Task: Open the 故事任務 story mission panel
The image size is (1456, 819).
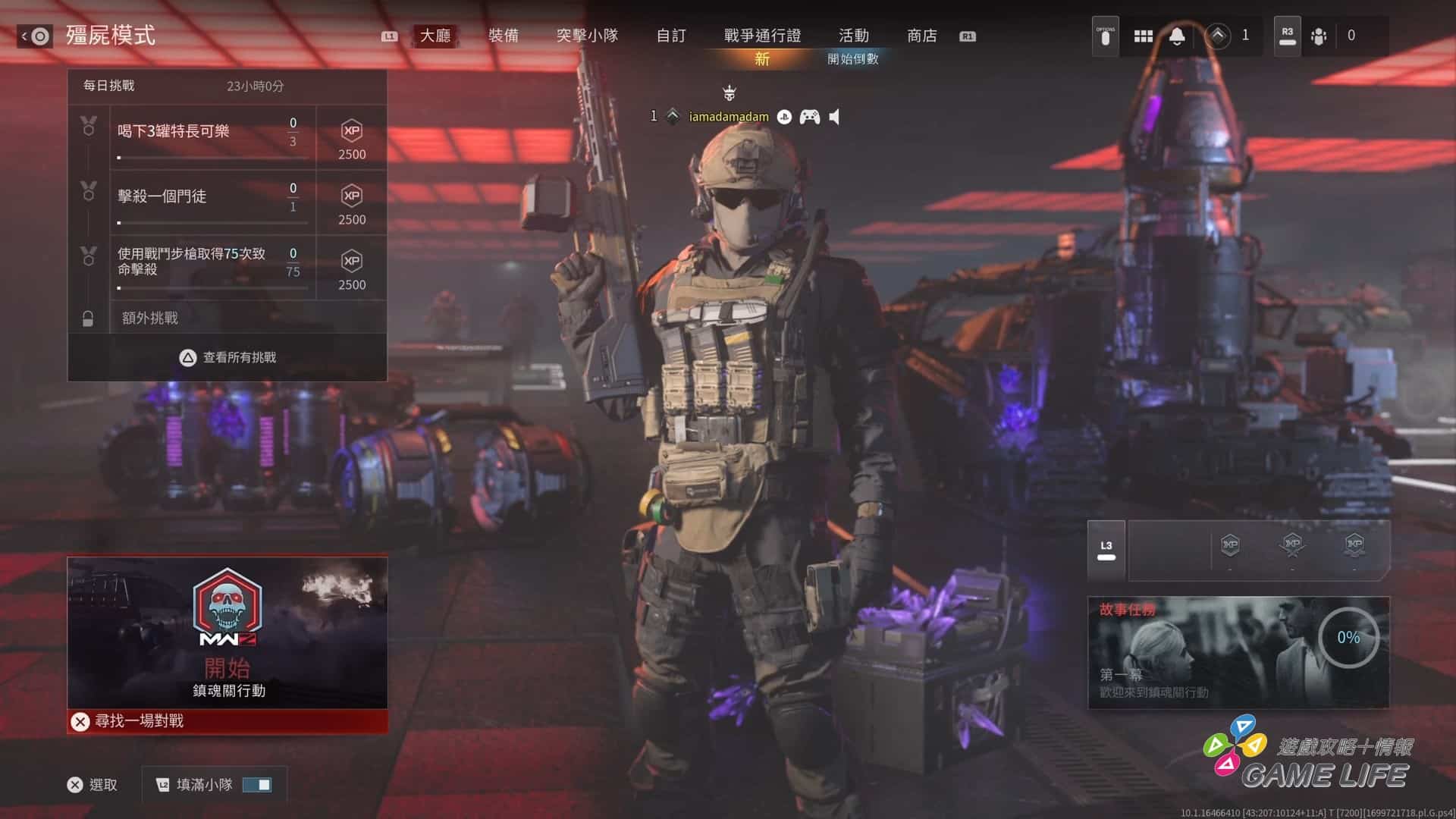Action: click(1238, 653)
